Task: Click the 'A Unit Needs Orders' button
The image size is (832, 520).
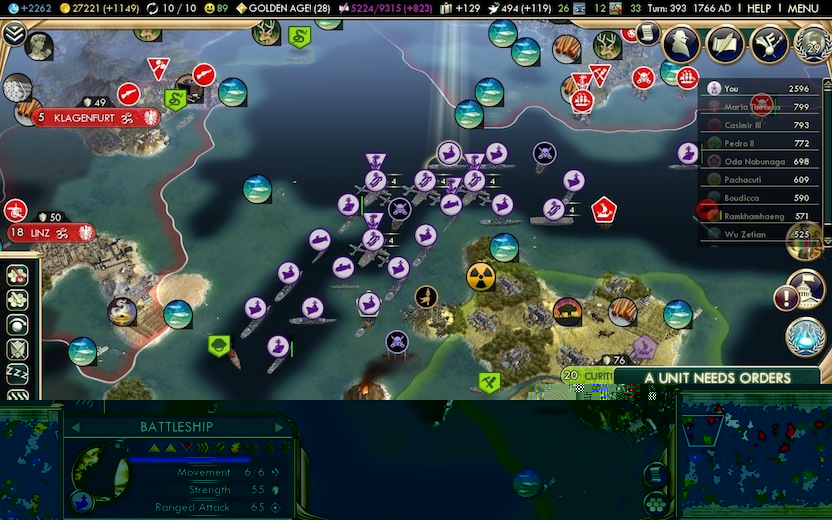Action: 717,378
